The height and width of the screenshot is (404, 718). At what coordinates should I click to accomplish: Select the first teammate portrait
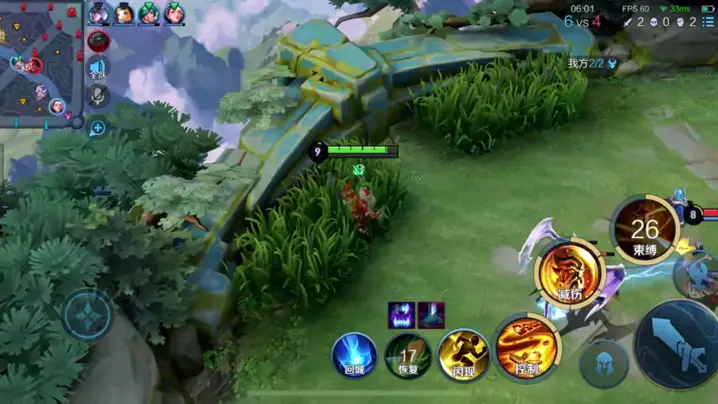coord(99,13)
